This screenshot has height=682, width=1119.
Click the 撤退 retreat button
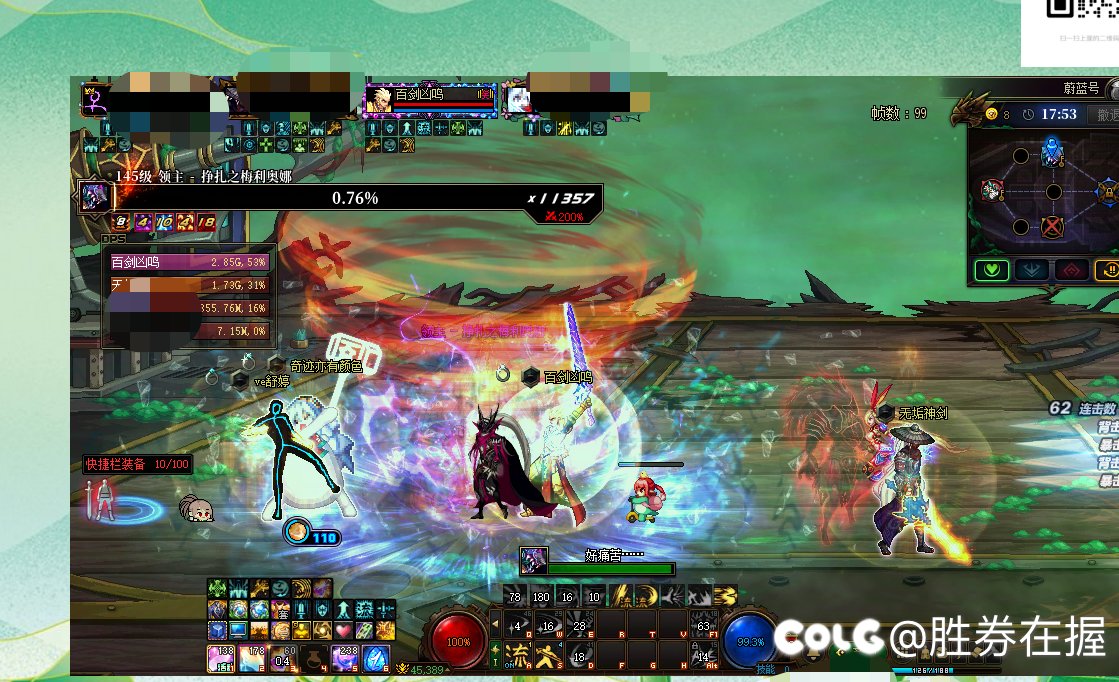pyautogui.click(x=1104, y=115)
